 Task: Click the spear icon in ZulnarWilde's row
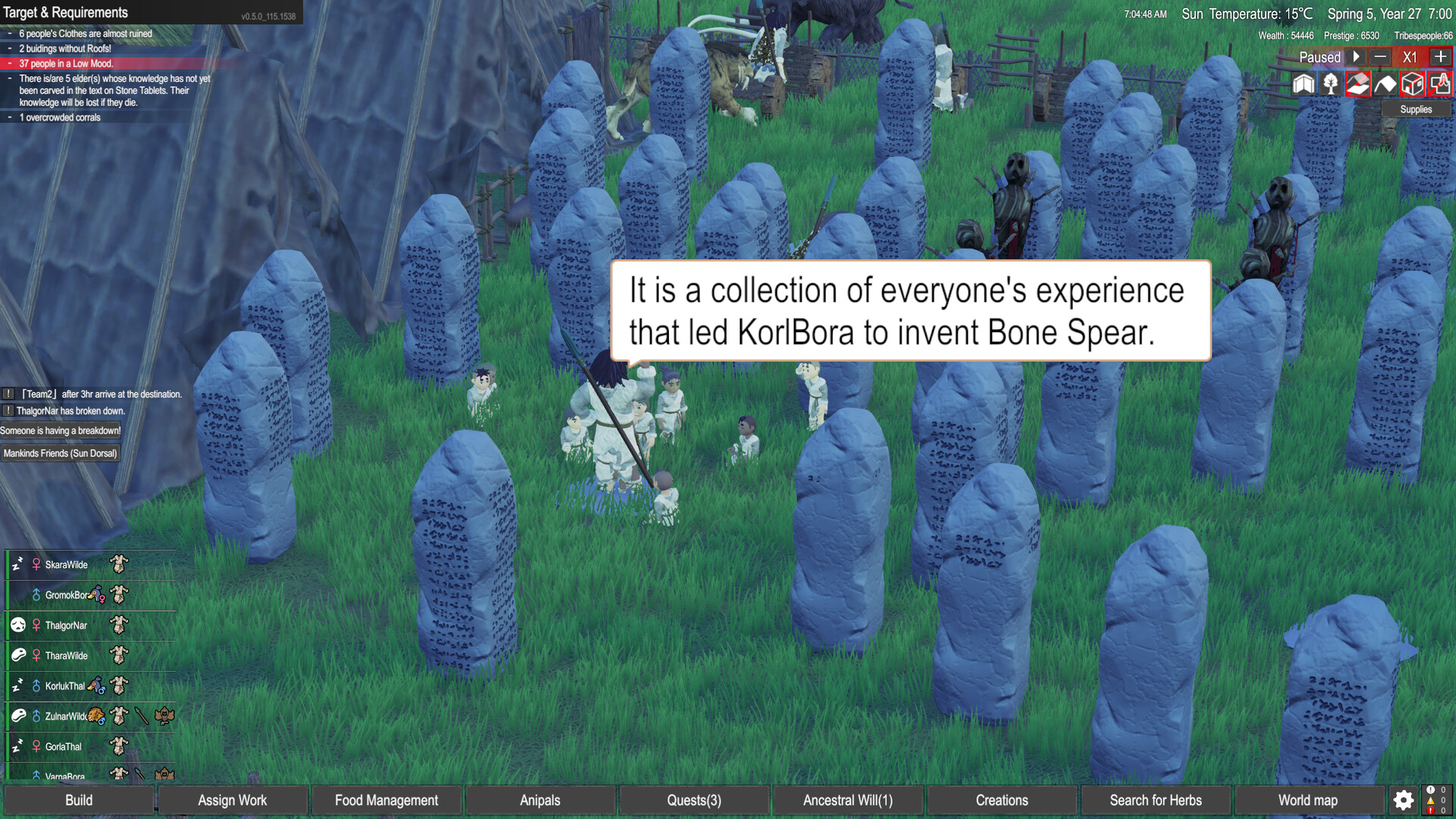(x=141, y=716)
